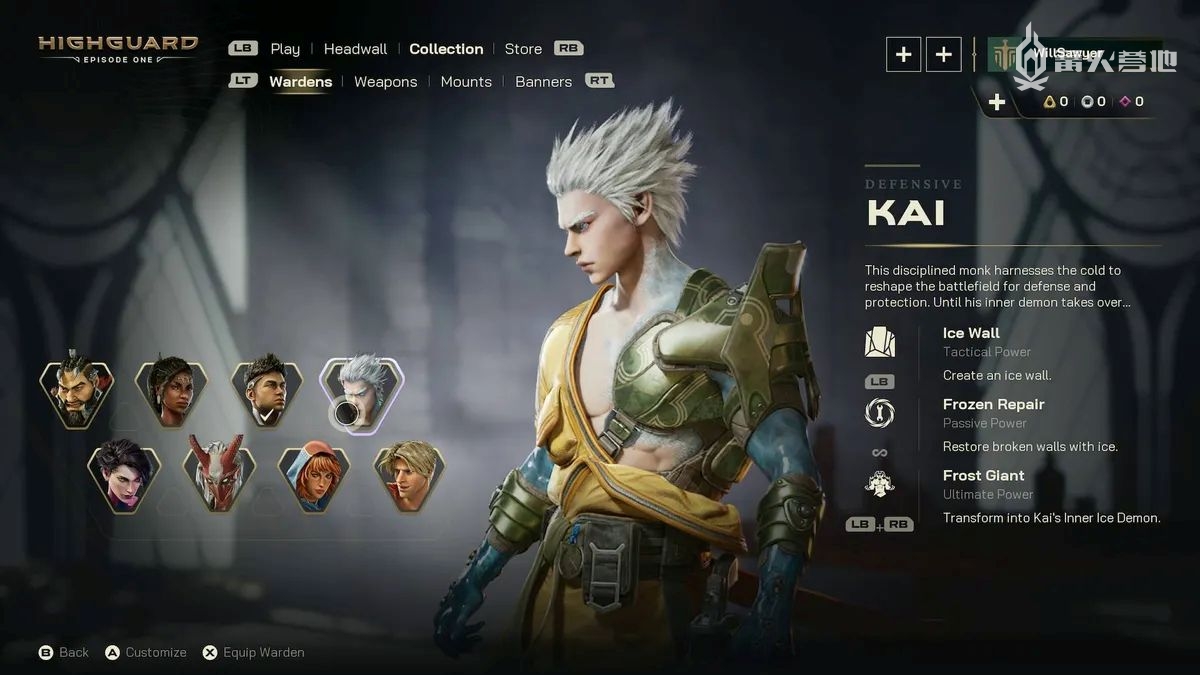
Task: Switch to the Headwall tab
Action: pos(355,49)
